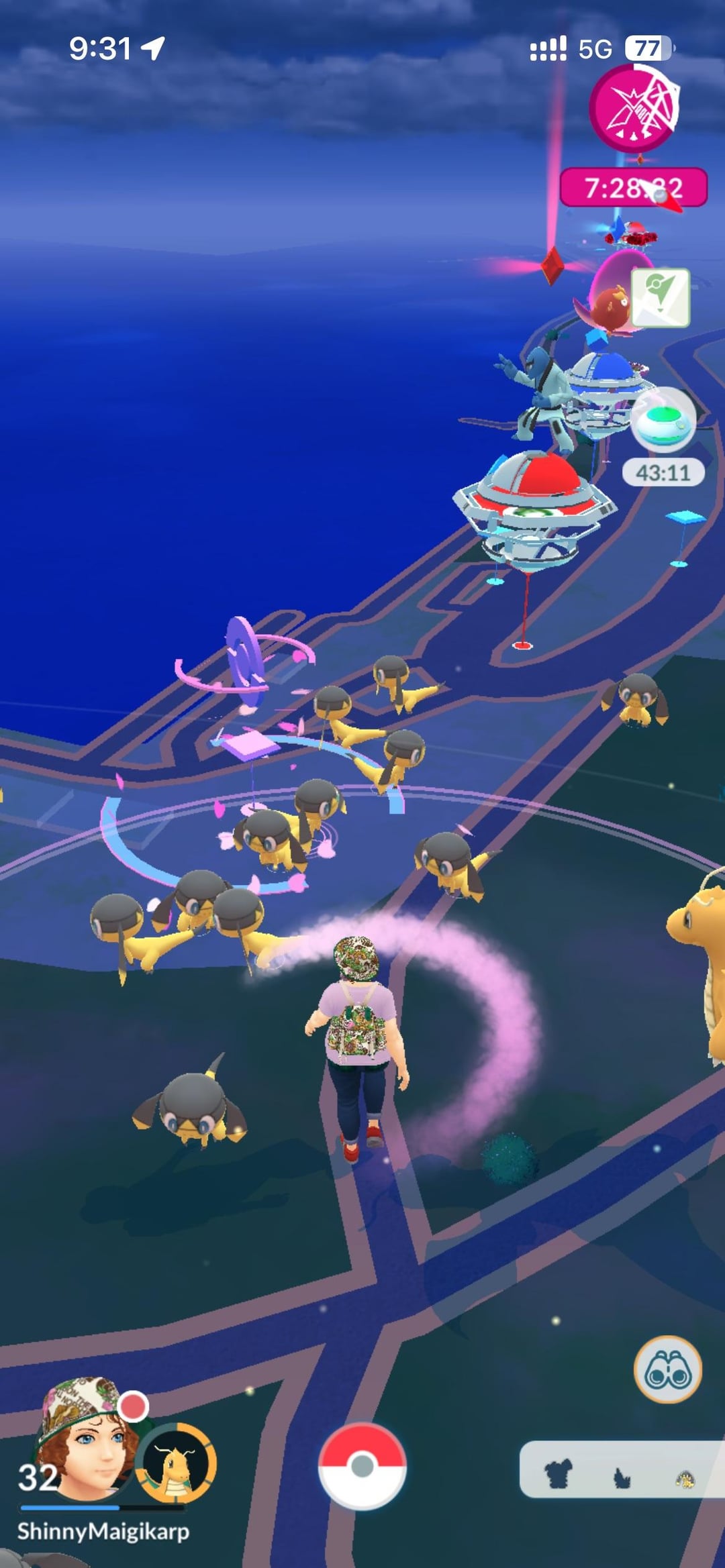Open the binoculars research button
This screenshot has width=725, height=1568.
tap(667, 1371)
